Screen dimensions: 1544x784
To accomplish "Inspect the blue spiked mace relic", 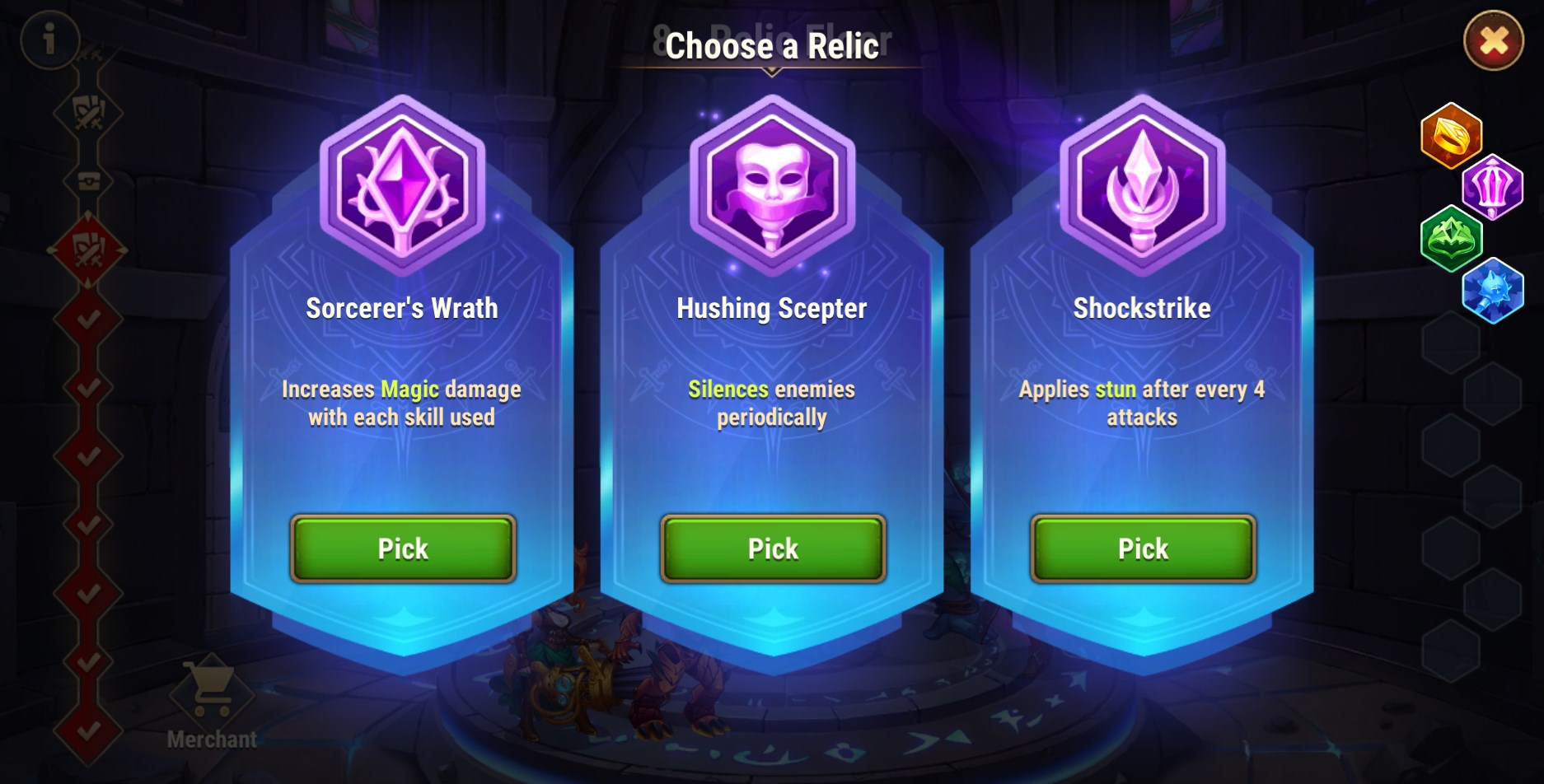I will pyautogui.click(x=1492, y=291).
